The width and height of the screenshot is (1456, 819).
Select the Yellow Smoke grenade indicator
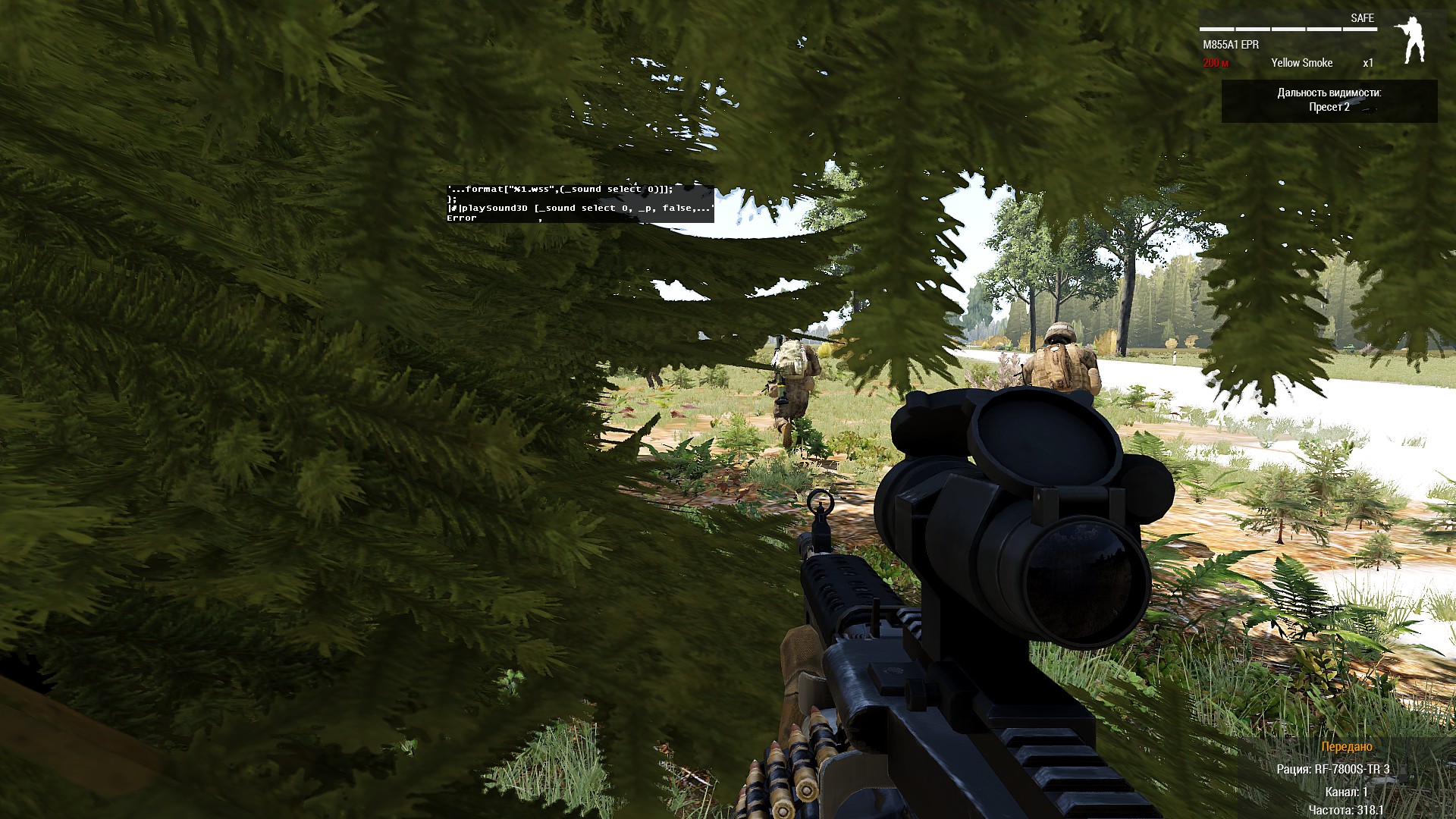click(x=1301, y=63)
